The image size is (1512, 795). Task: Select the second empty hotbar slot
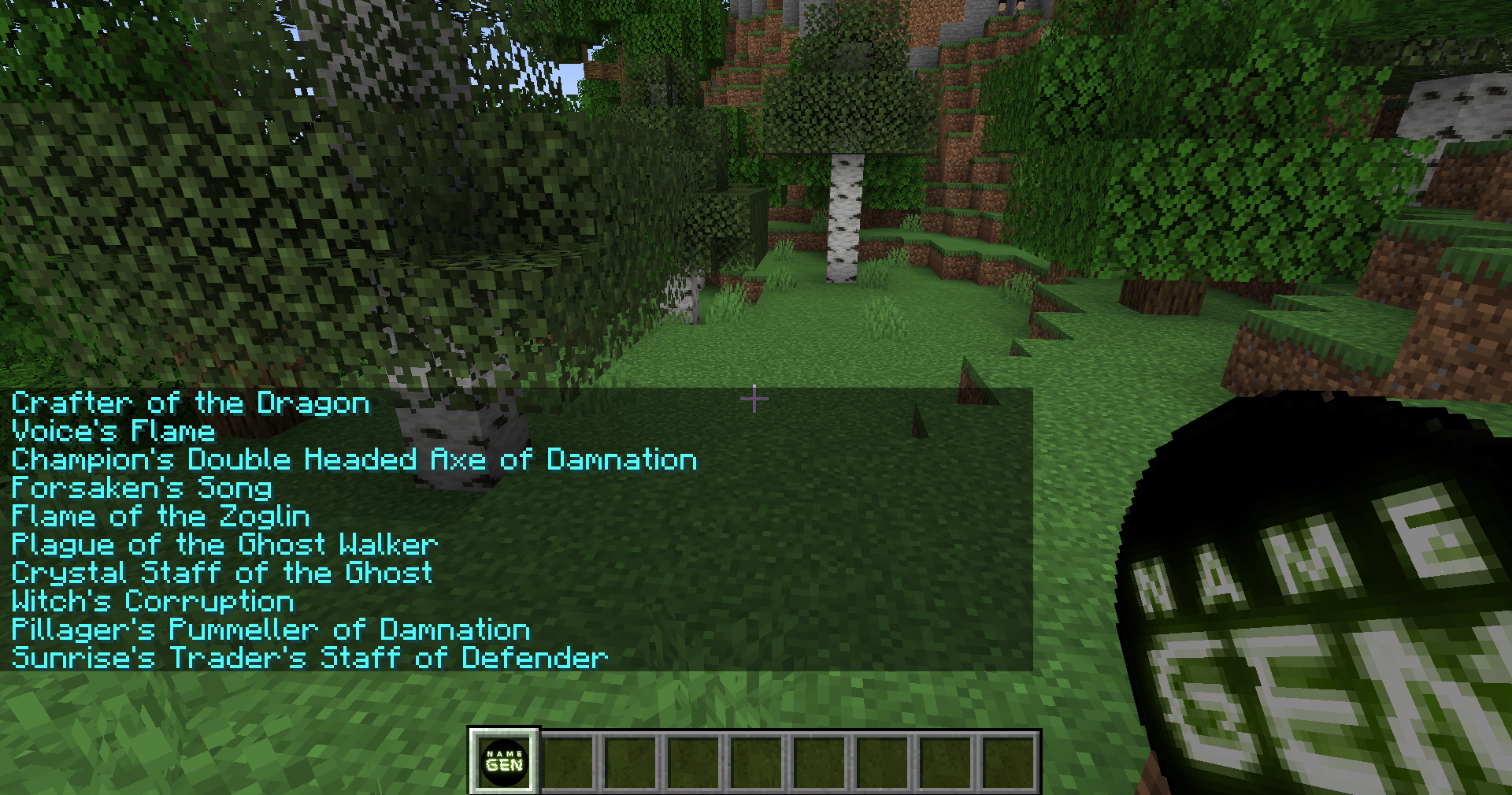tap(633, 760)
